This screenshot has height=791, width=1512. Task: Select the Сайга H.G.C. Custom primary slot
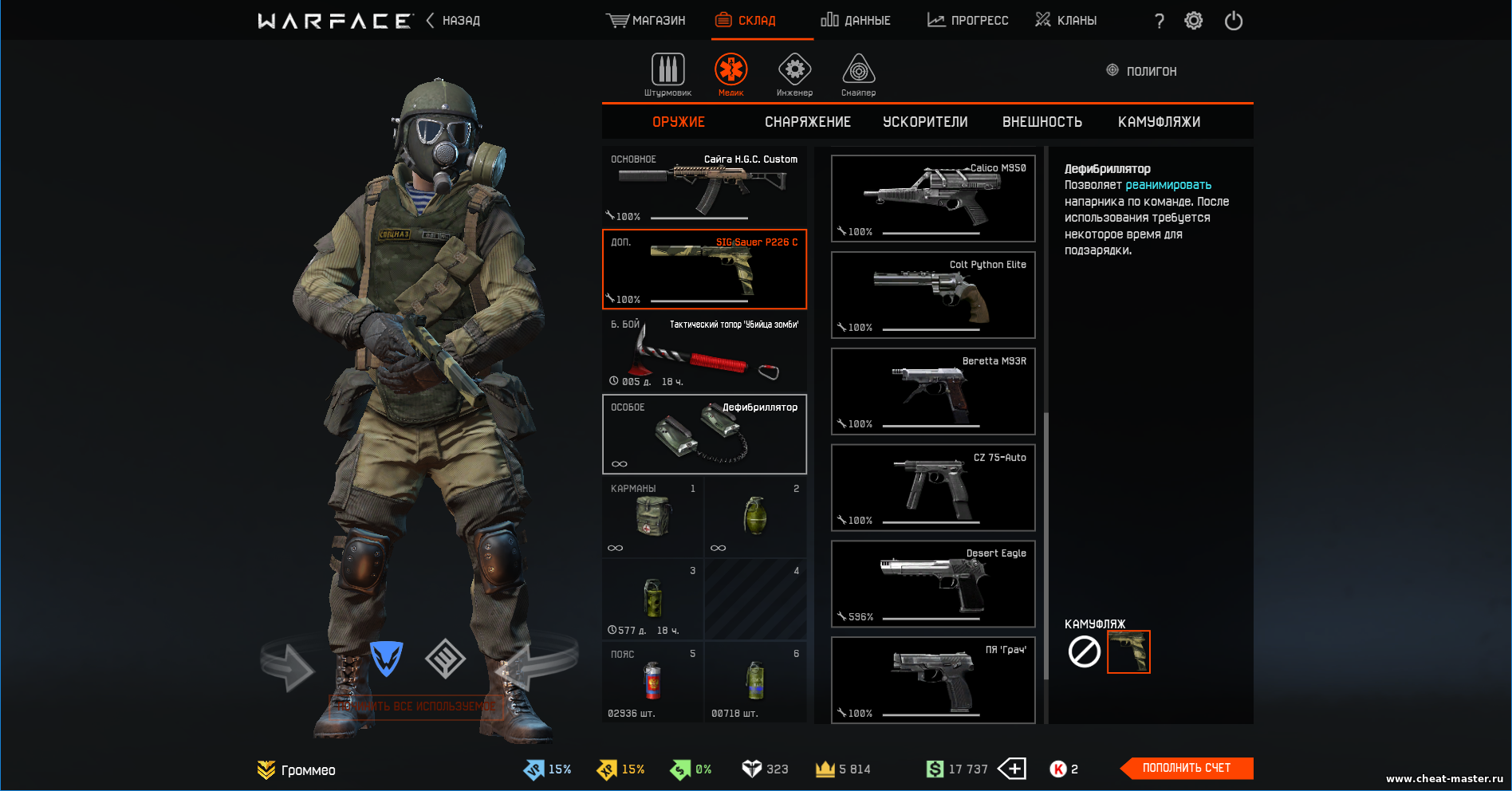704,187
